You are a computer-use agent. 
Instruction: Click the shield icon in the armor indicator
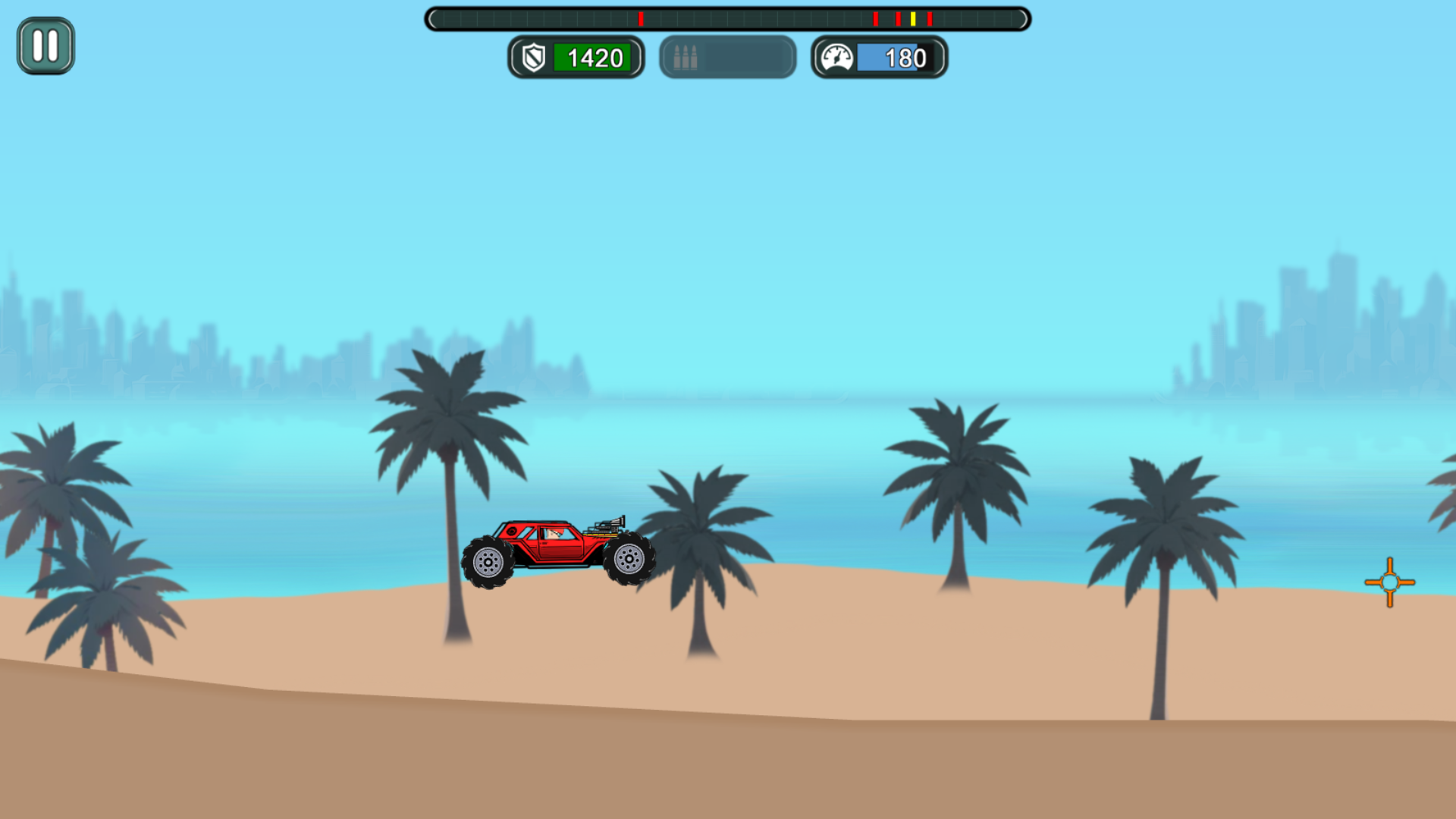tap(536, 58)
